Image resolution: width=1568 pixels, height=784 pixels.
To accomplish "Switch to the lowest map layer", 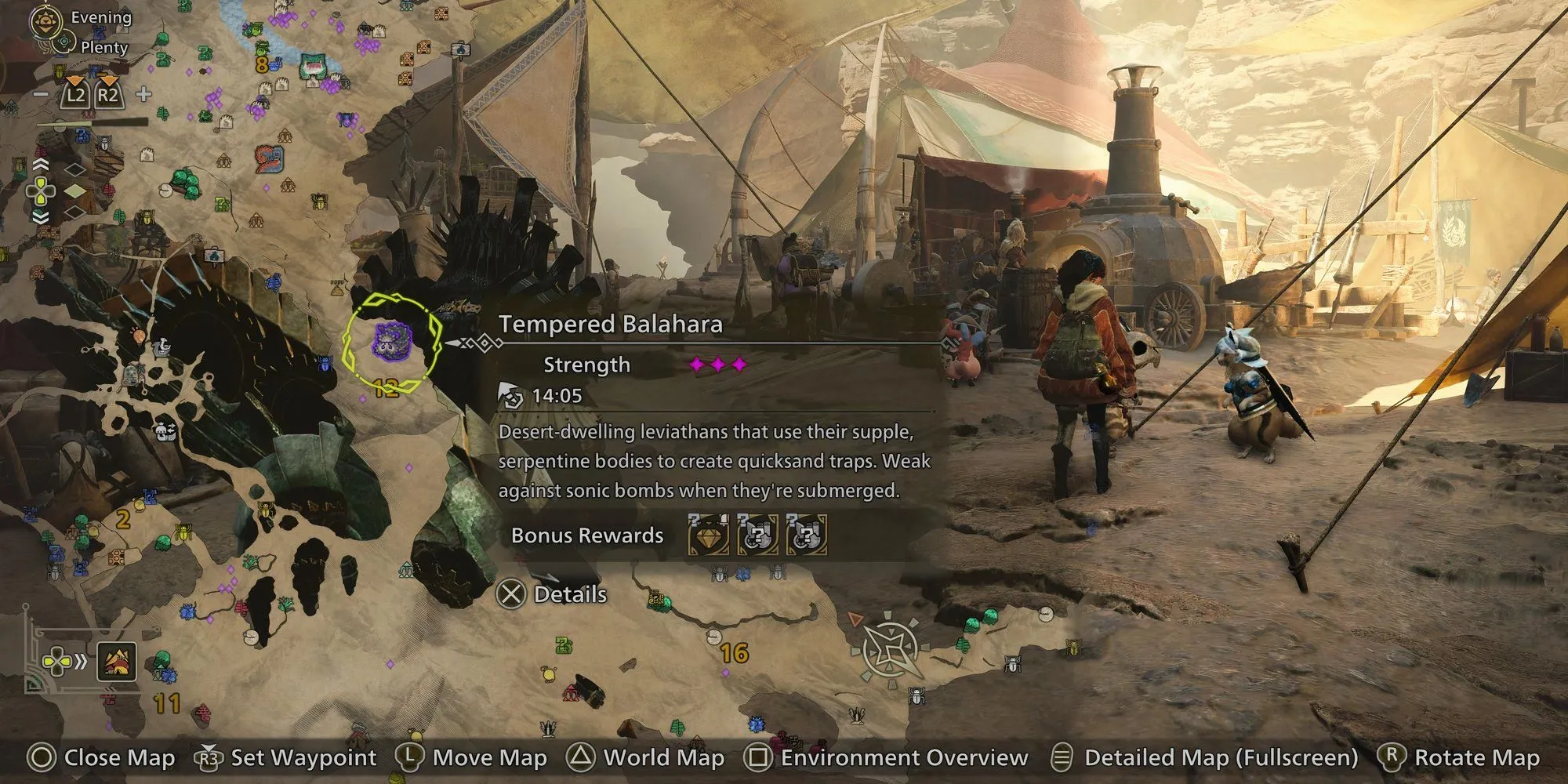I will (74, 212).
